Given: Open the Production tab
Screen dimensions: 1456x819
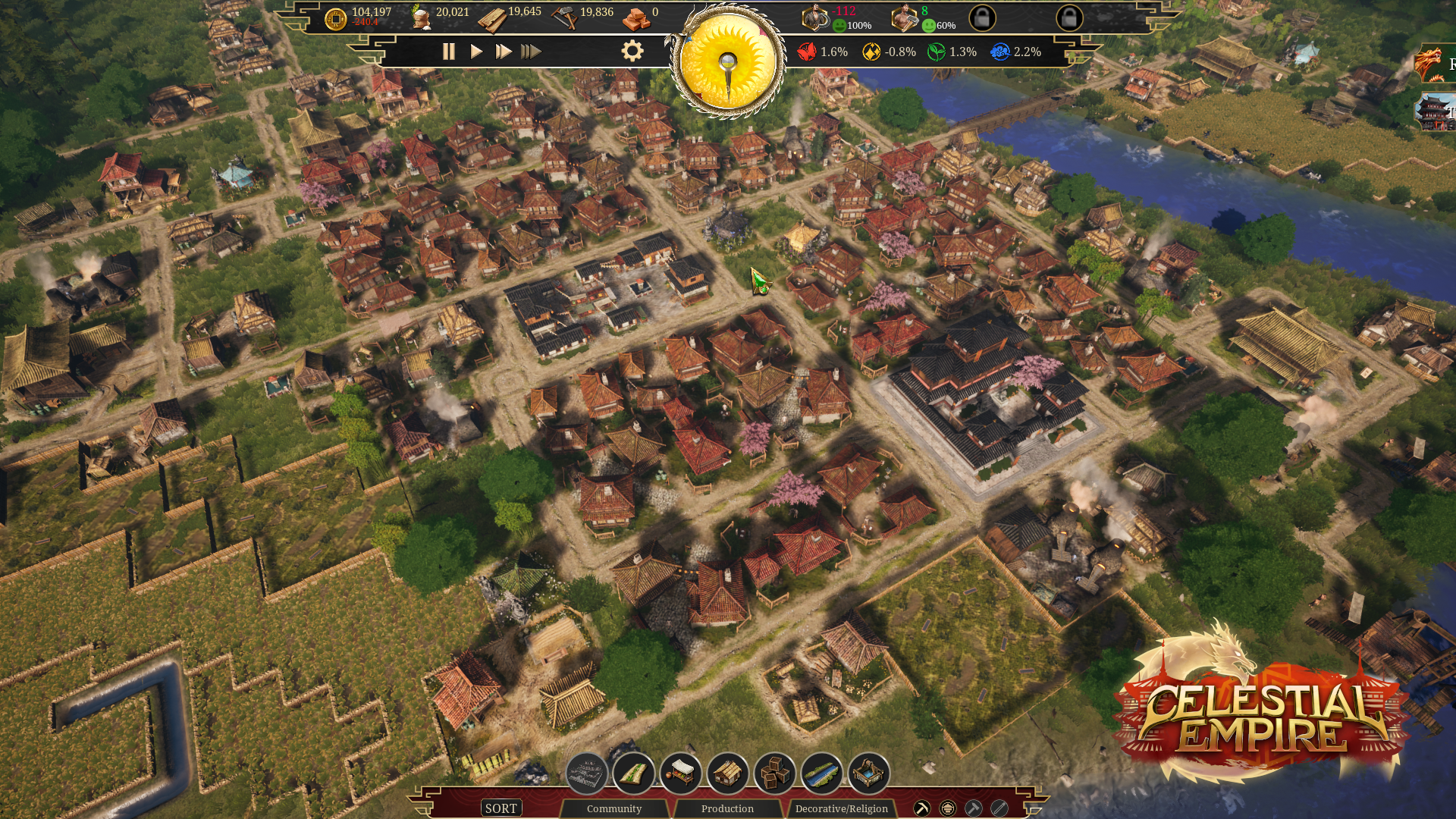Looking at the screenshot, I should pyautogui.click(x=727, y=808).
